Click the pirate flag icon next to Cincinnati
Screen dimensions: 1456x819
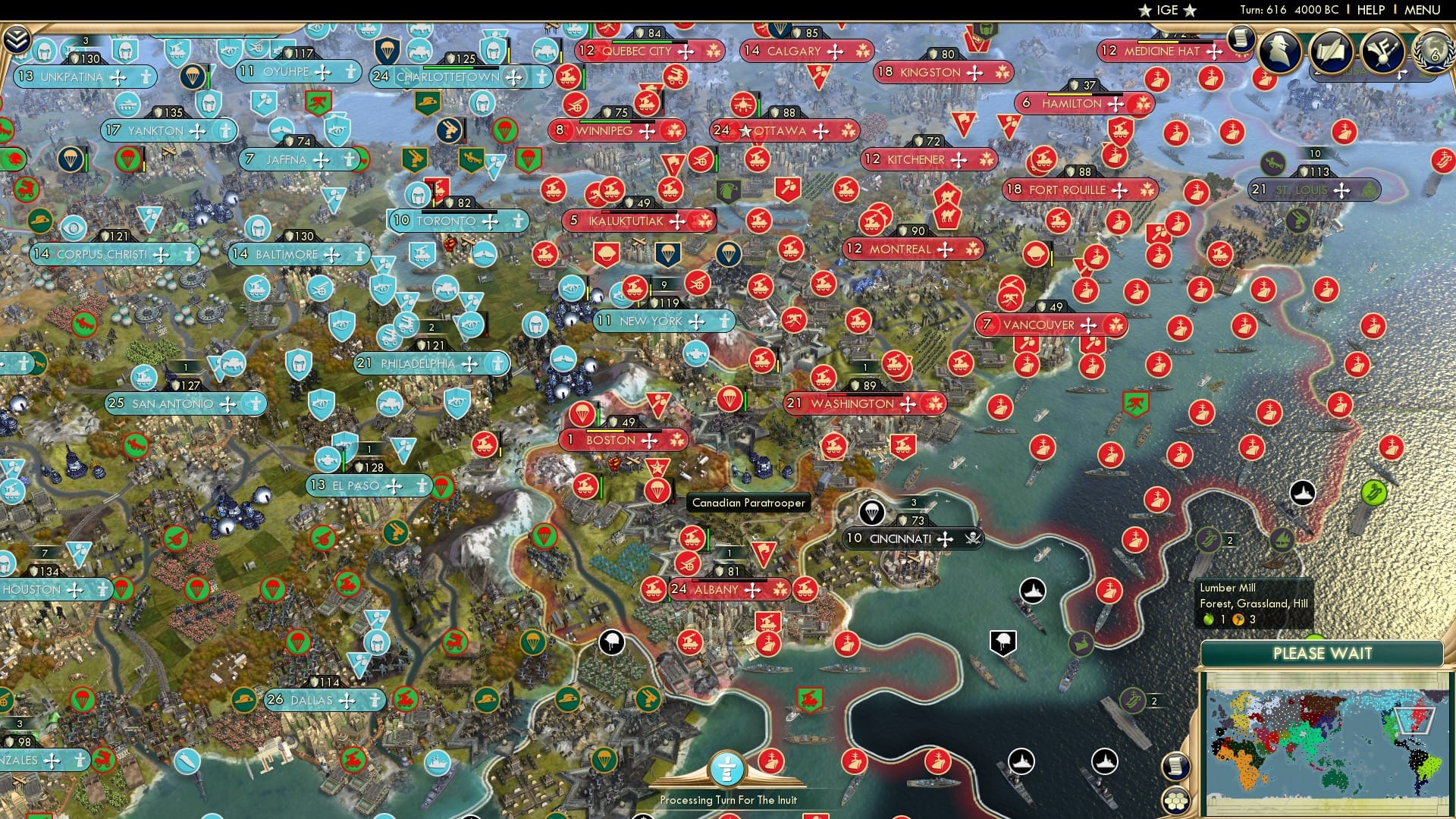point(971,540)
